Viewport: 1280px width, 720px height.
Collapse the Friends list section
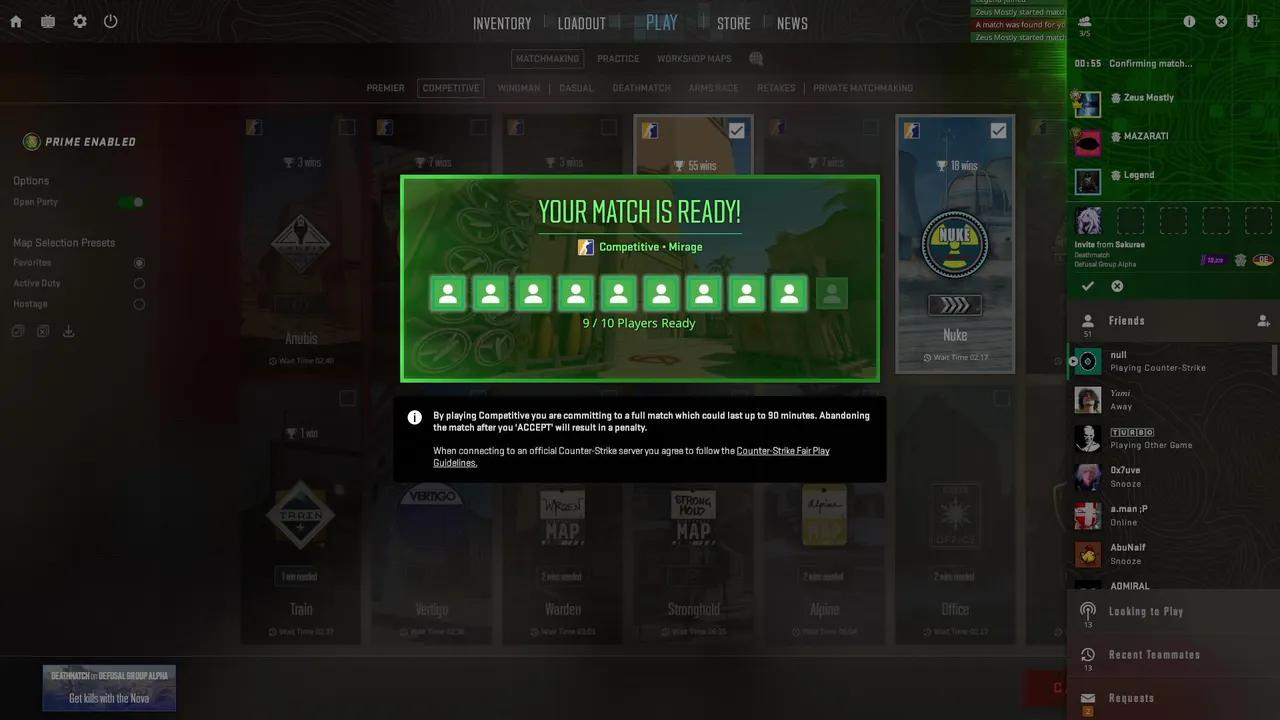click(x=1126, y=320)
